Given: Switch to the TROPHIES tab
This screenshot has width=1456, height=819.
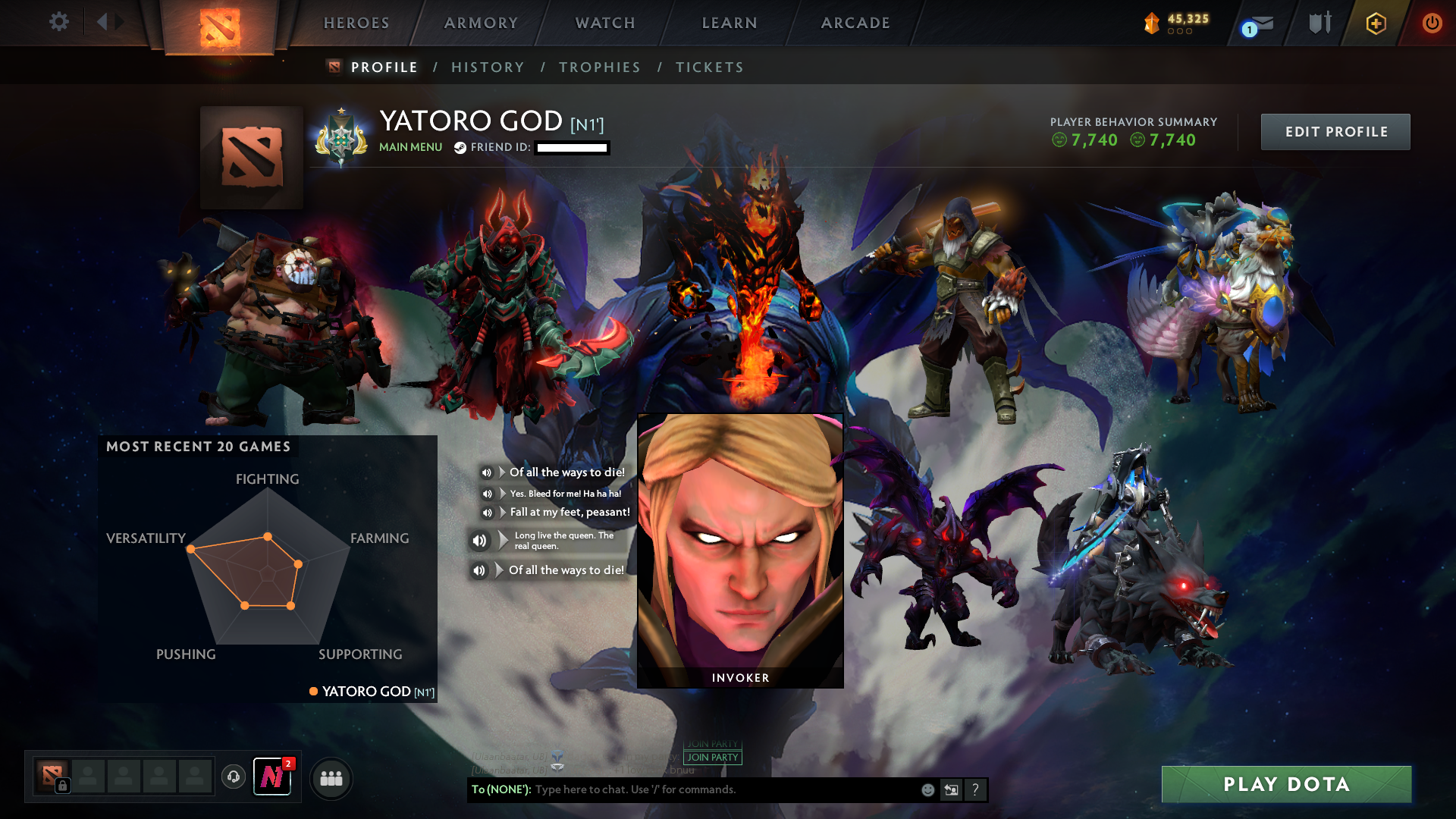Looking at the screenshot, I should coord(599,67).
